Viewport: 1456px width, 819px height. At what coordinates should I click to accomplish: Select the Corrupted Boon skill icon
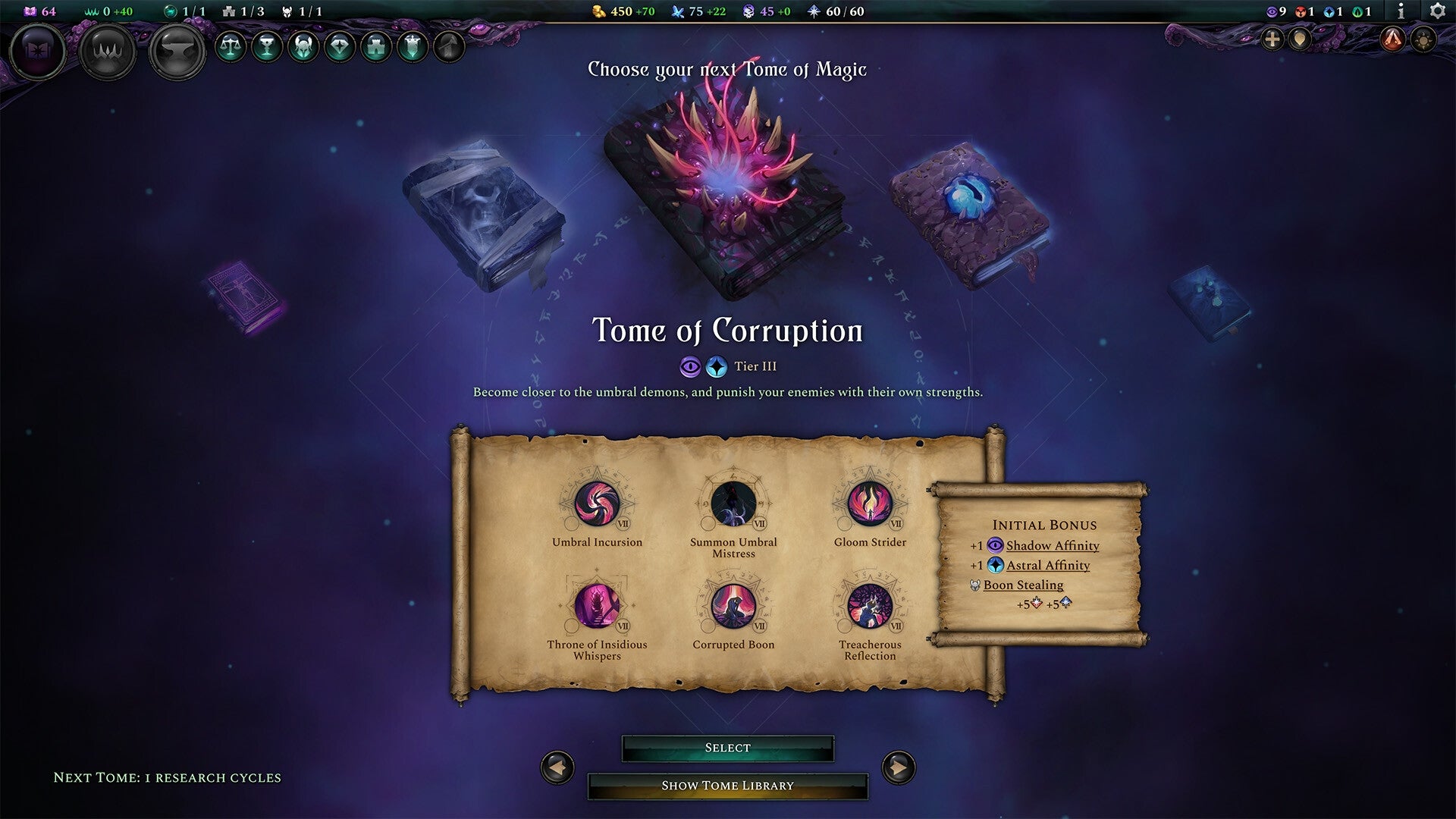[x=733, y=607]
